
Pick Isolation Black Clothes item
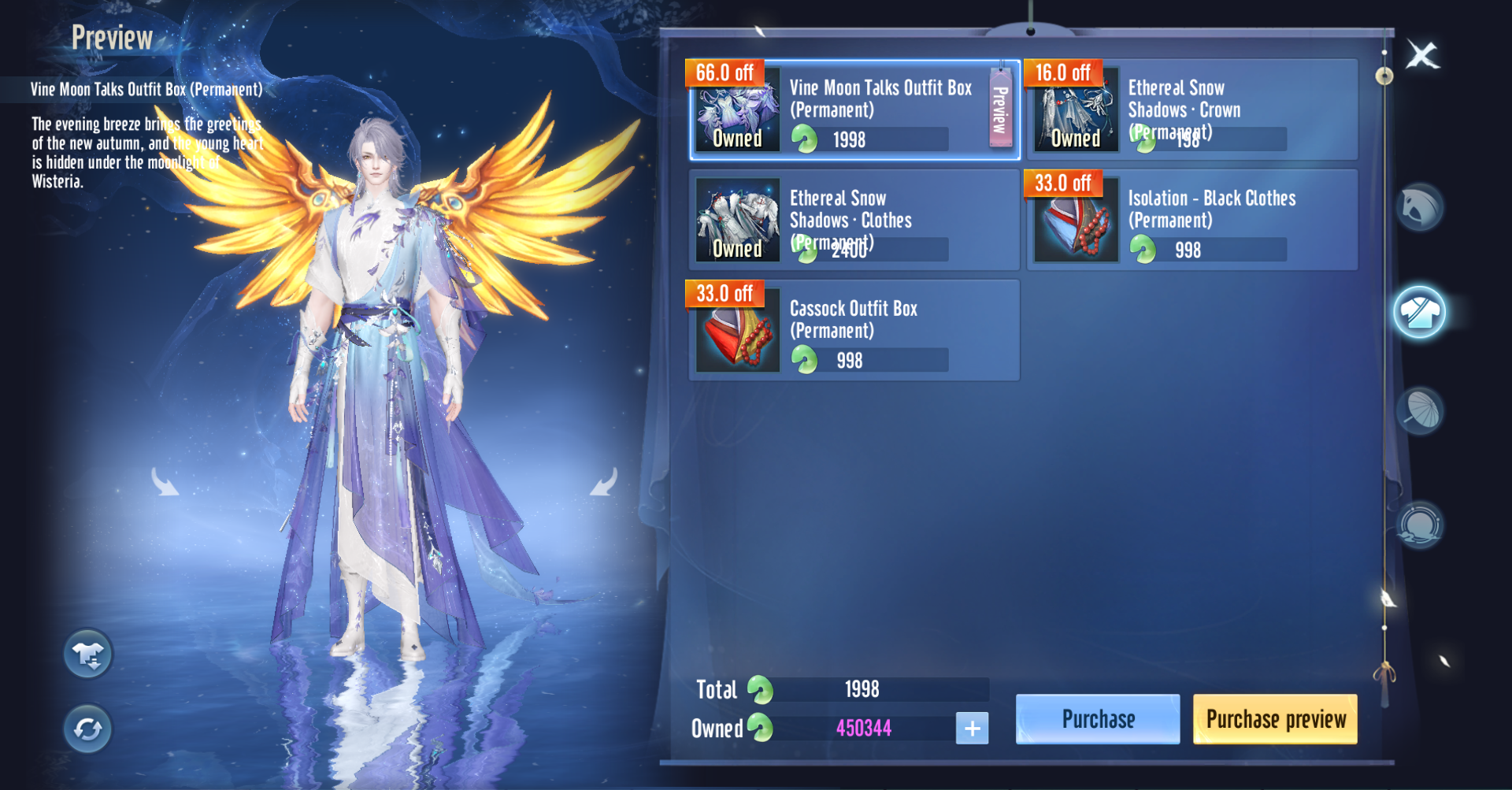coord(1192,221)
